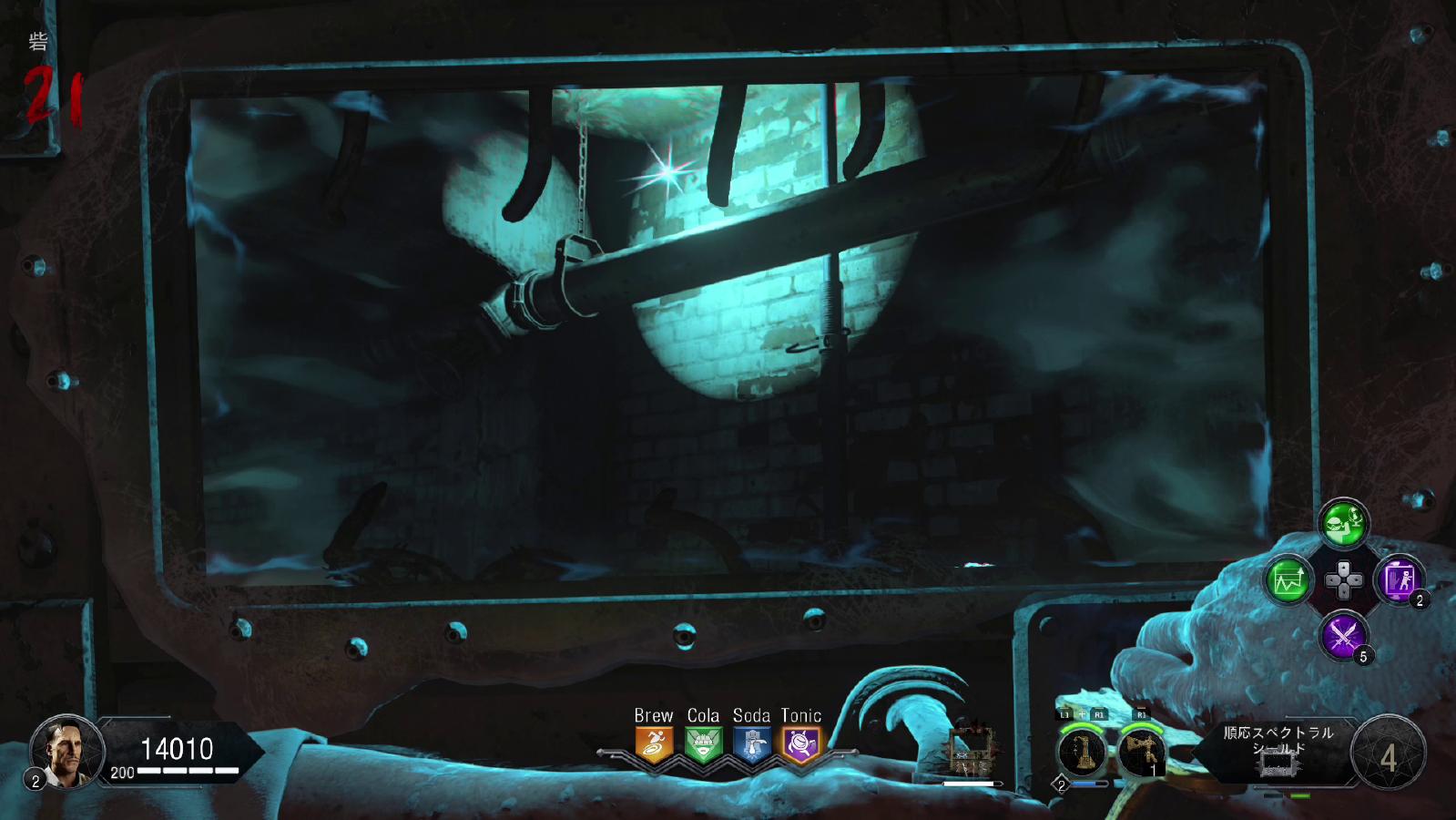Use the purple elixir with count 2

point(1399,579)
